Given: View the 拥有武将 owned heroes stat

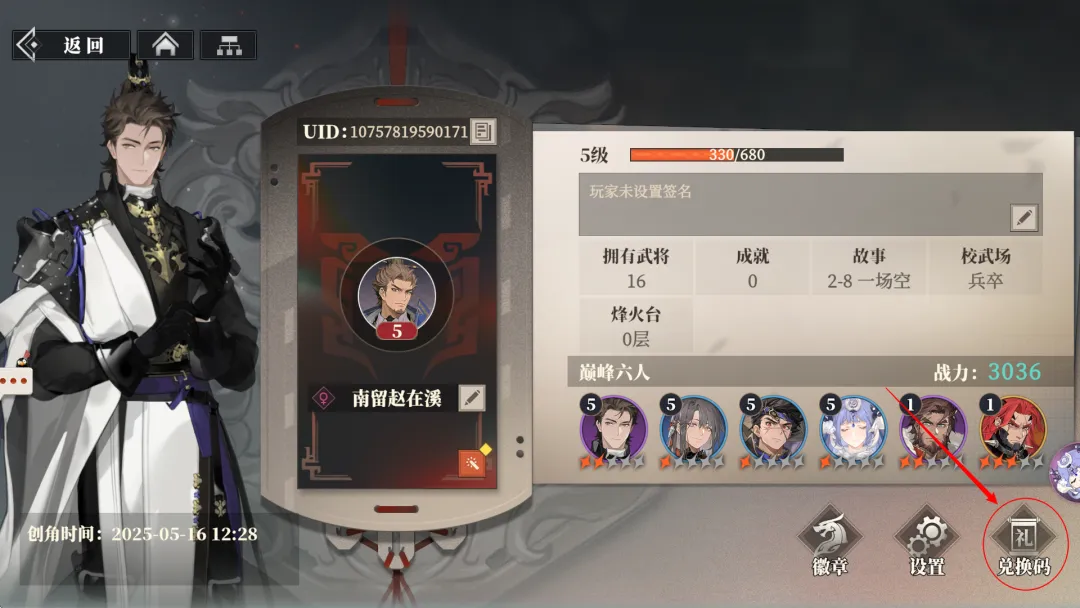Looking at the screenshot, I should click(636, 267).
